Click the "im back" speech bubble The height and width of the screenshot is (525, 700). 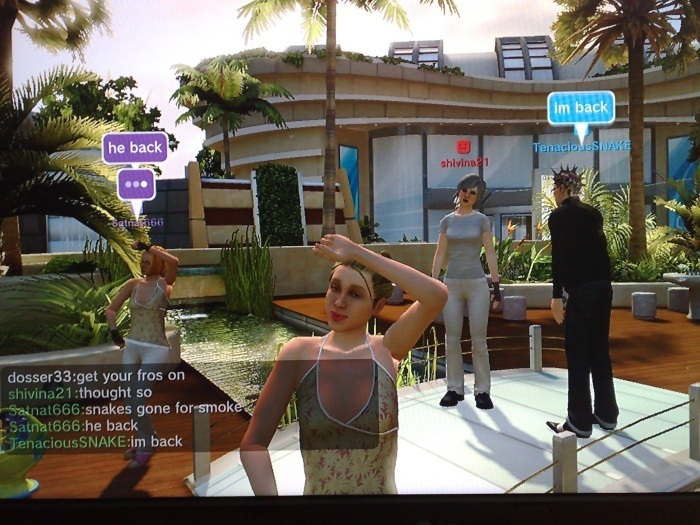point(580,107)
